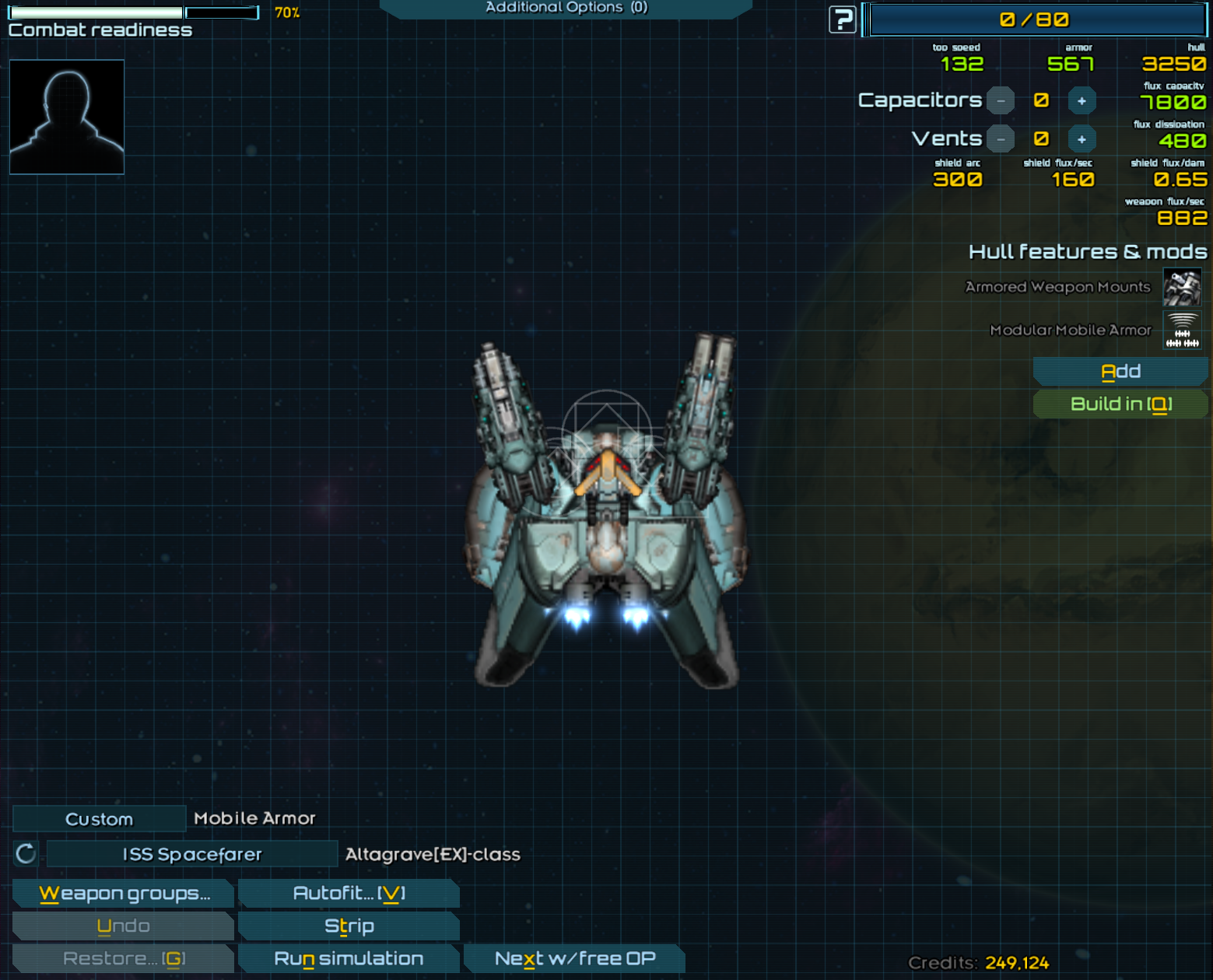Select the Armored Weapon Mounts hullmod icon
The image size is (1213, 980).
coord(1181,287)
